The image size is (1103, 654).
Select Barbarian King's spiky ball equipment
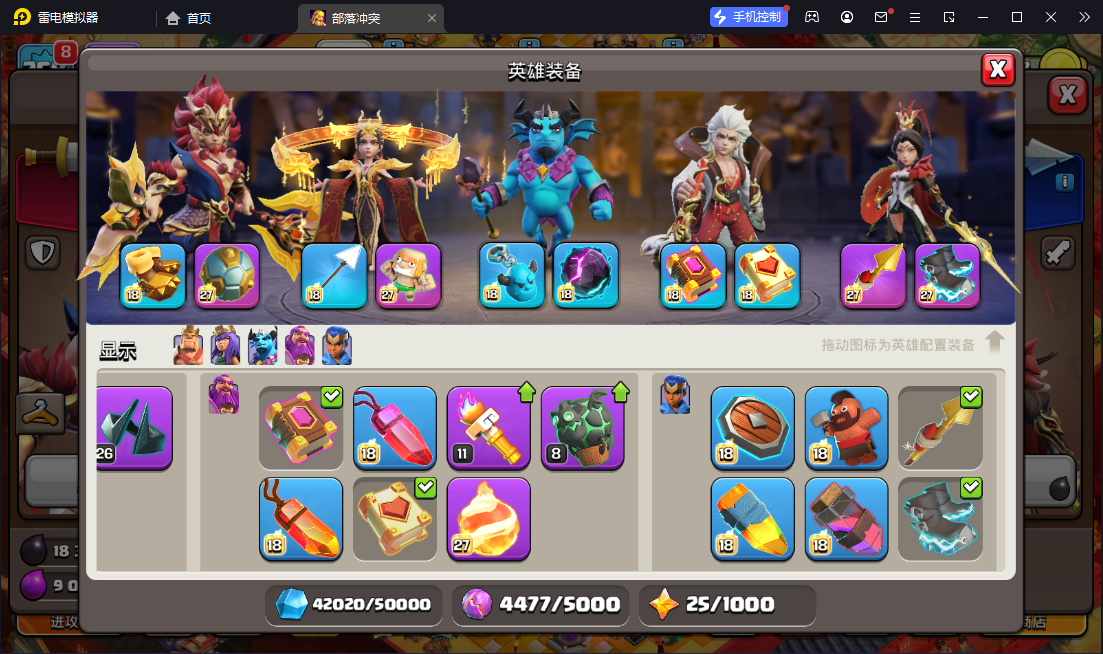click(x=227, y=275)
